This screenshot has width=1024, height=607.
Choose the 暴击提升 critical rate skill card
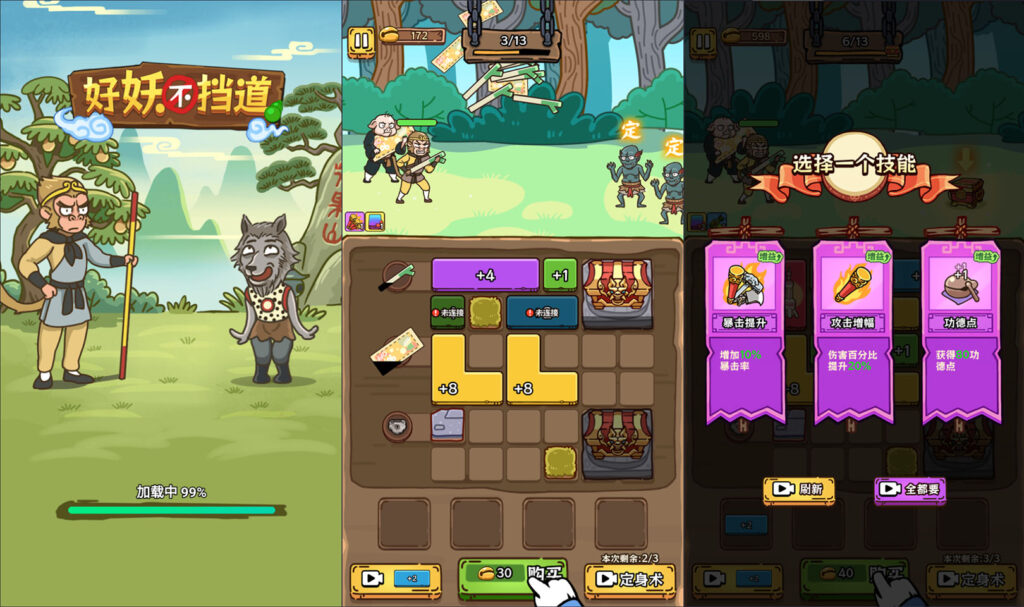pos(745,330)
